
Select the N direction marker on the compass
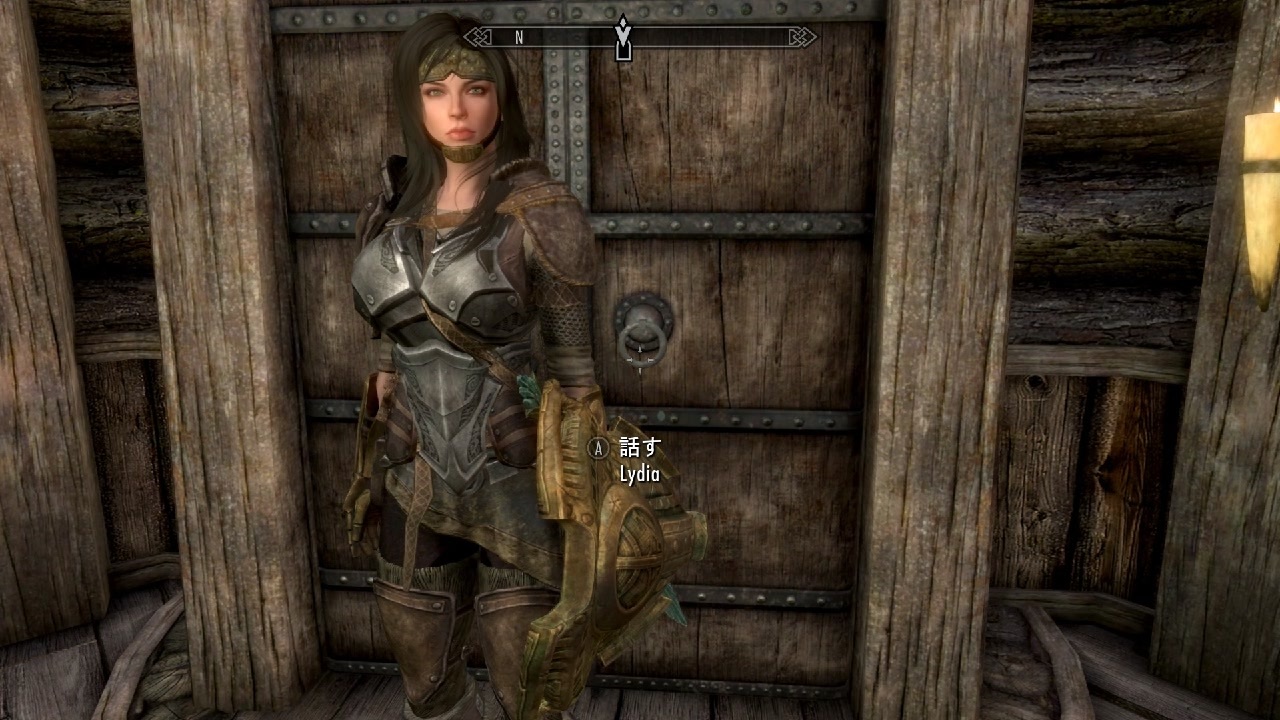tap(517, 38)
